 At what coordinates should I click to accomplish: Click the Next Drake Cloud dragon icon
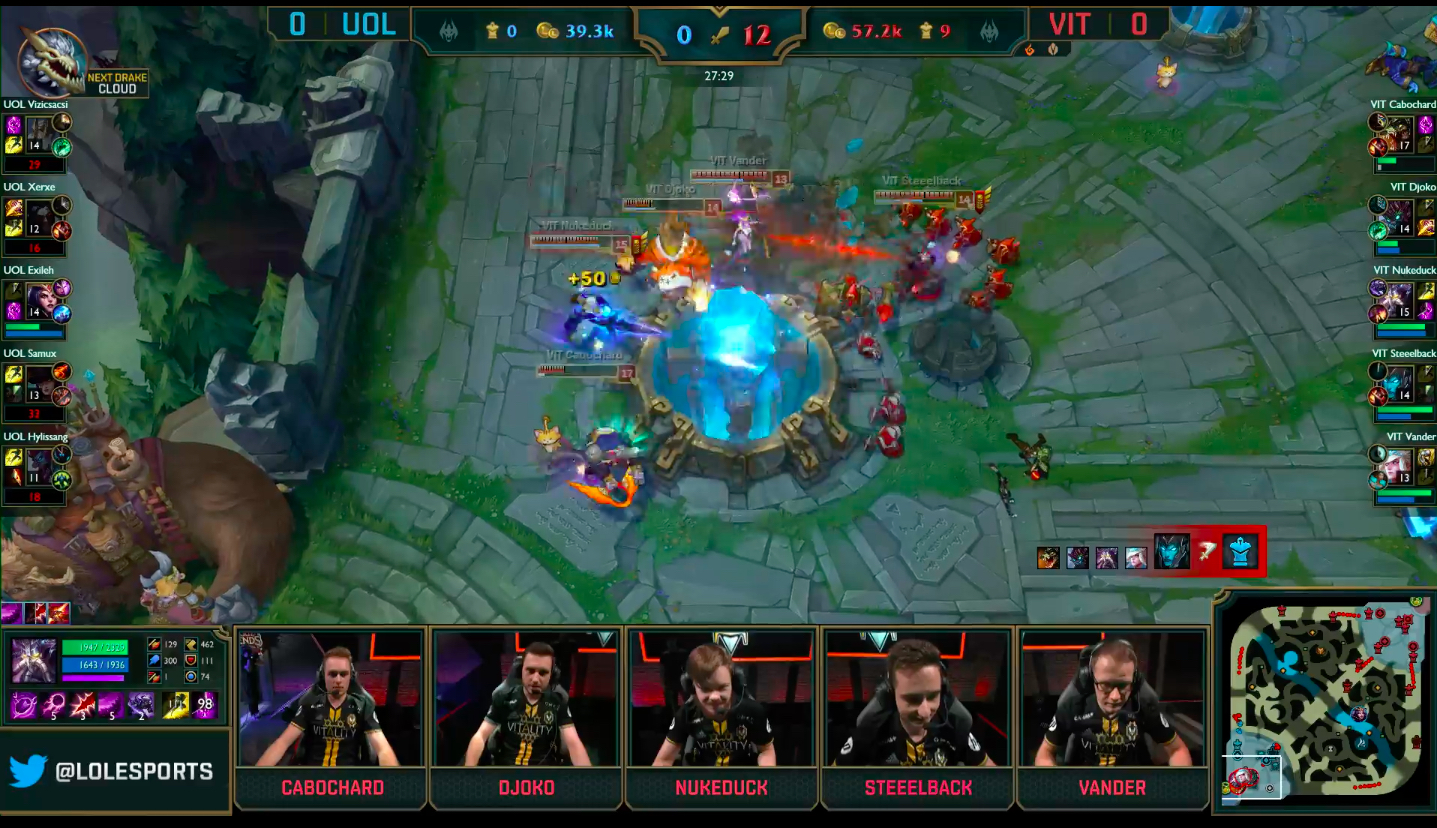[x=53, y=62]
